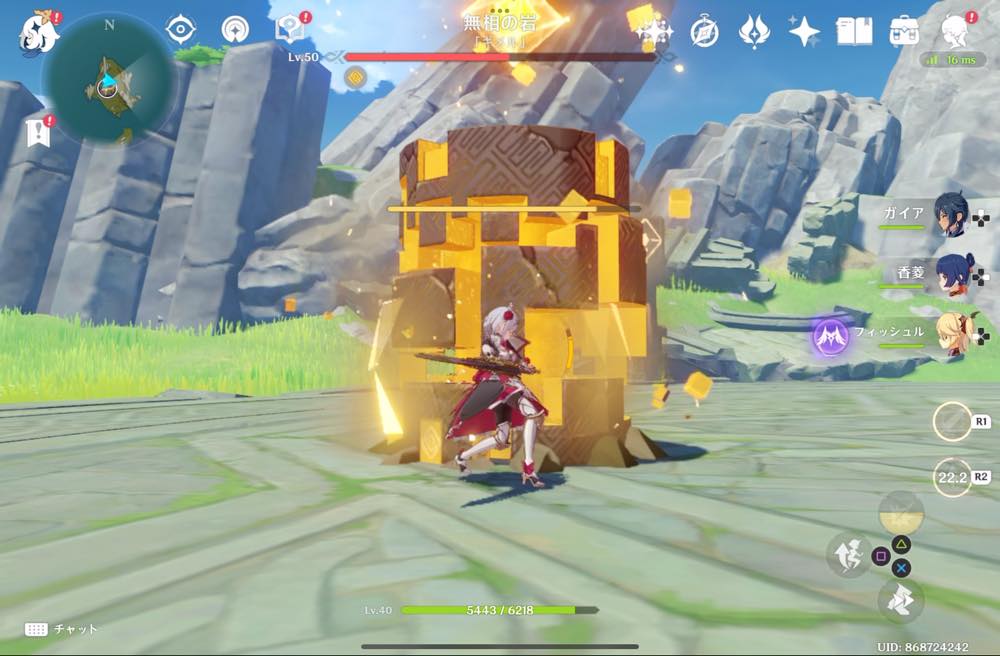Open the チャット chat box

pos(62,629)
